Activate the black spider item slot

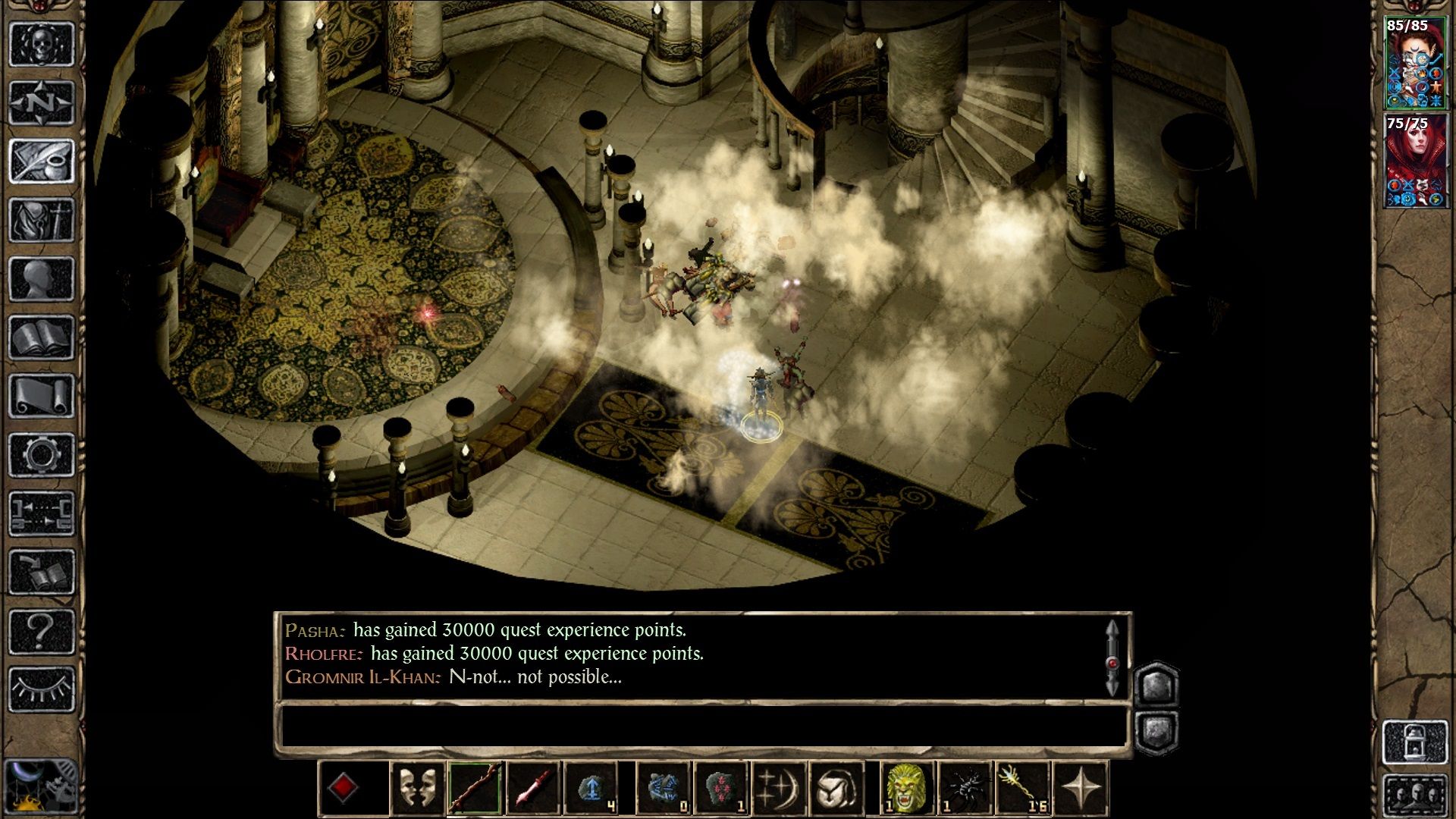click(x=965, y=788)
